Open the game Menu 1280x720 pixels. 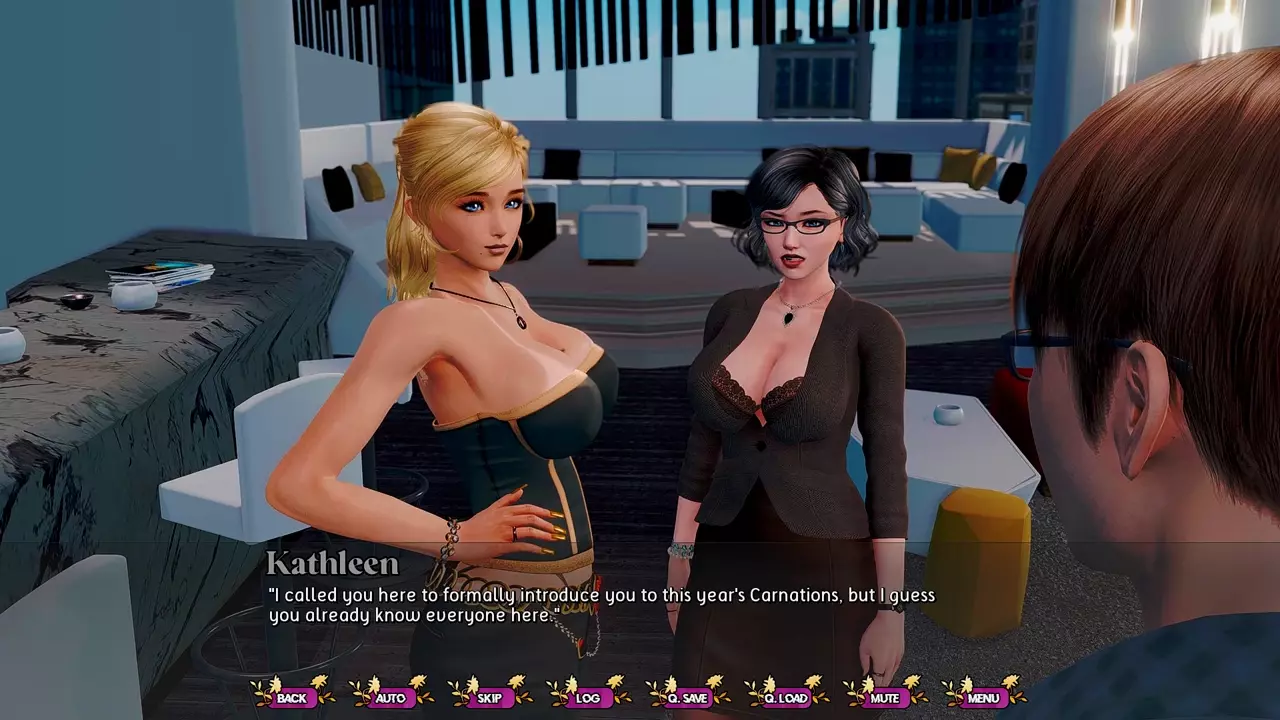pyautogui.click(x=983, y=697)
